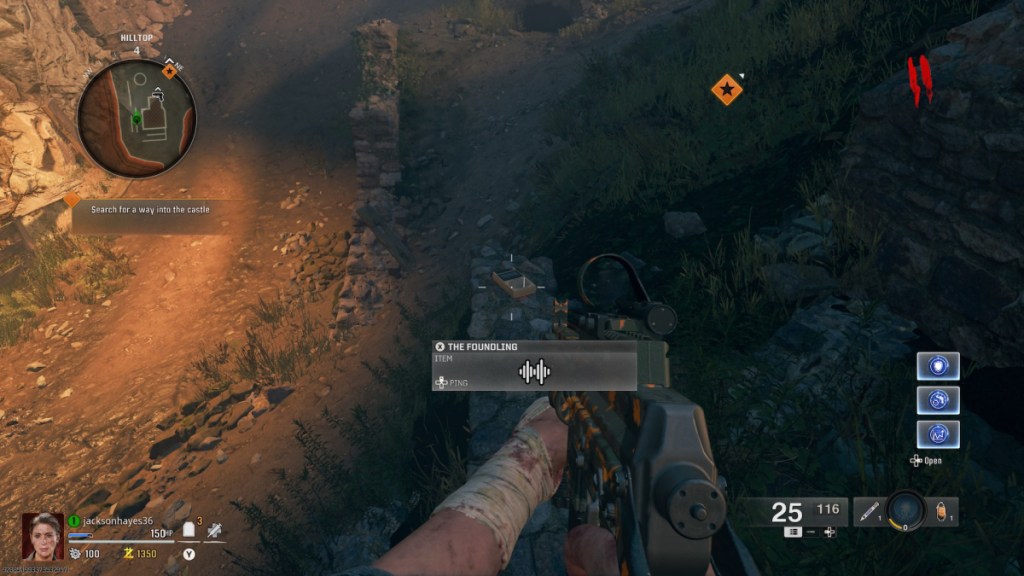Use the syringe self-revive icon
The height and width of the screenshot is (576, 1024).
(x=214, y=530)
